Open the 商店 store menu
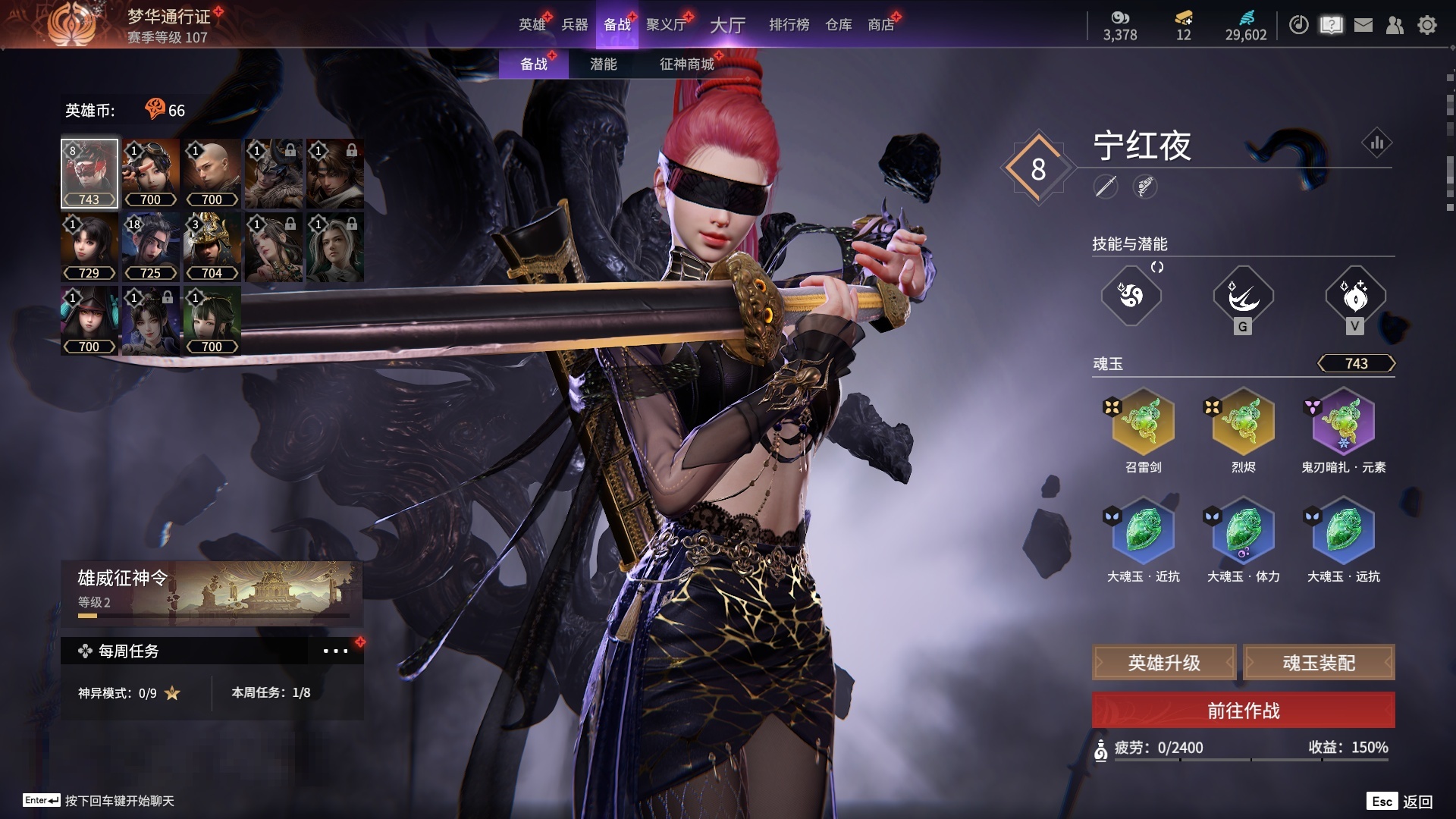Image resolution: width=1456 pixels, height=819 pixels. pos(880,25)
